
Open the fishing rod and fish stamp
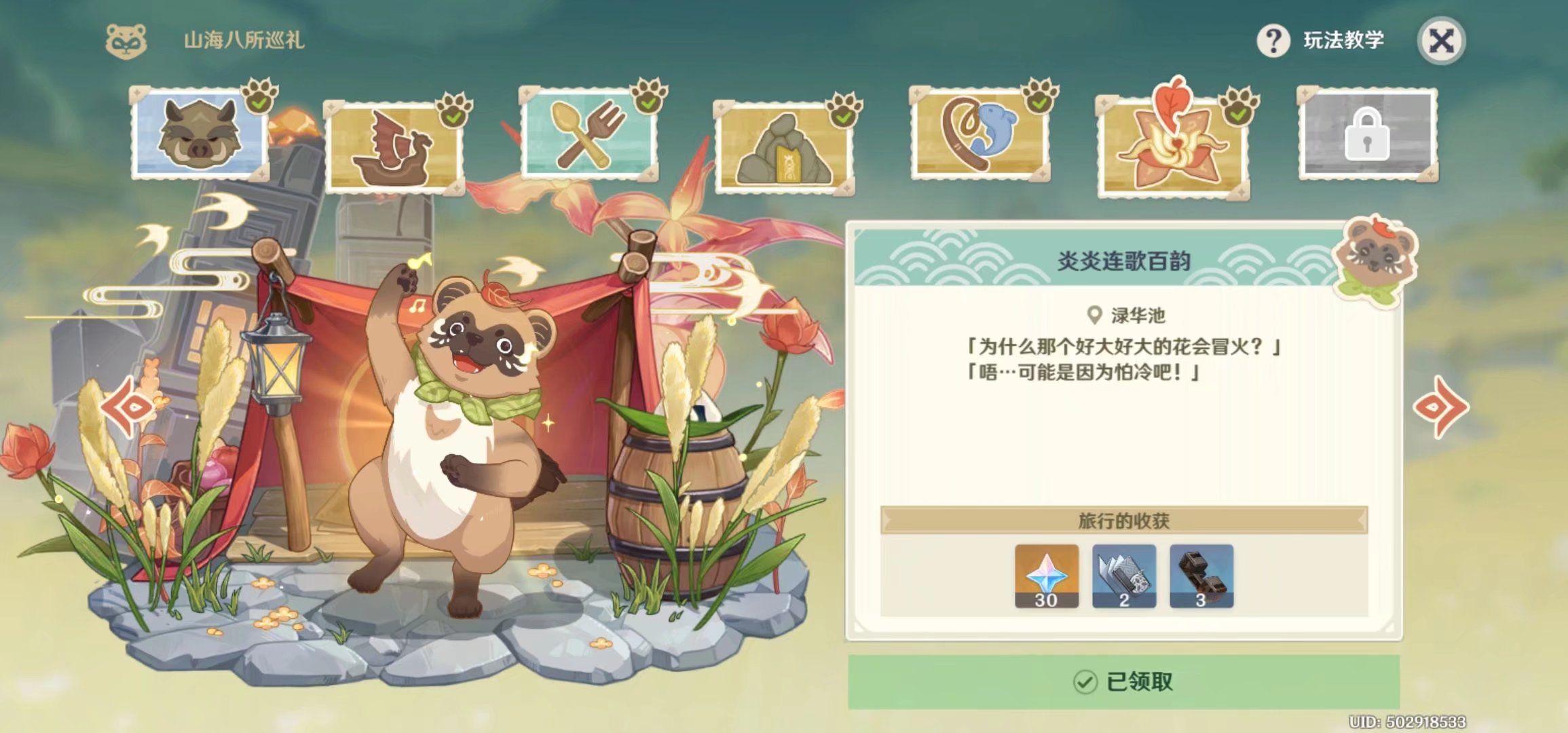coord(978,134)
